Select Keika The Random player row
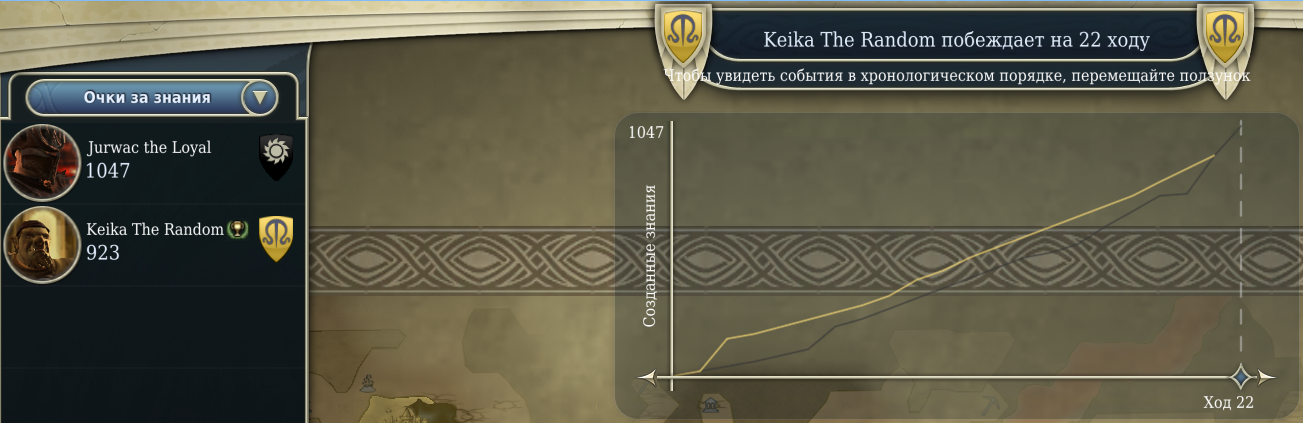 pyautogui.click(x=150, y=243)
